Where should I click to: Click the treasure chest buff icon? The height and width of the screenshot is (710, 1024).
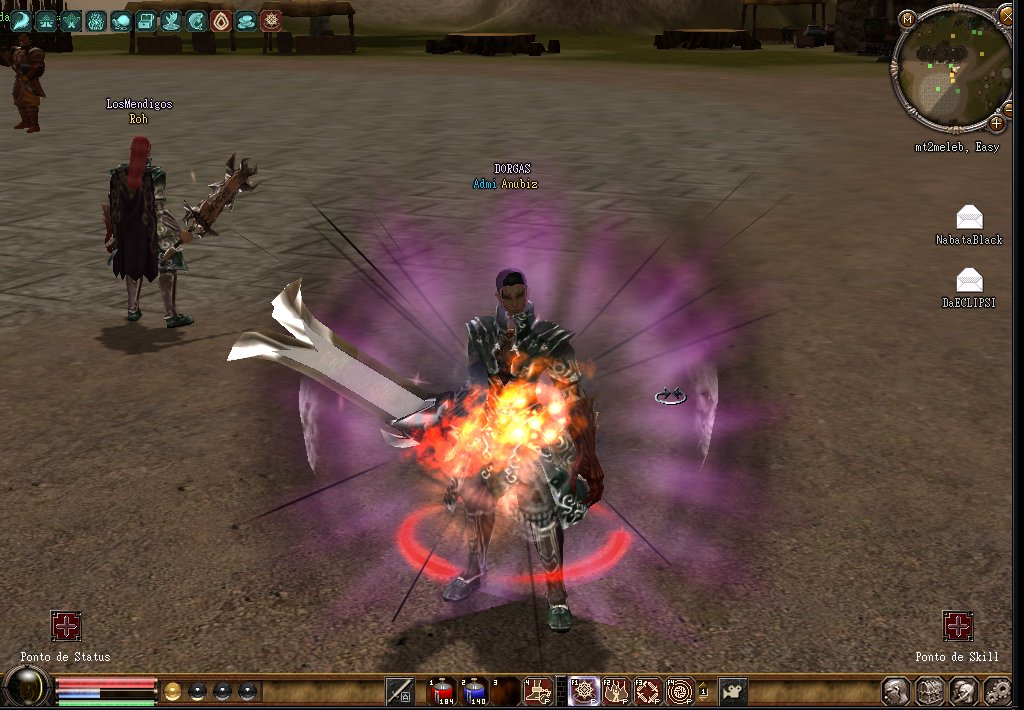coord(146,20)
